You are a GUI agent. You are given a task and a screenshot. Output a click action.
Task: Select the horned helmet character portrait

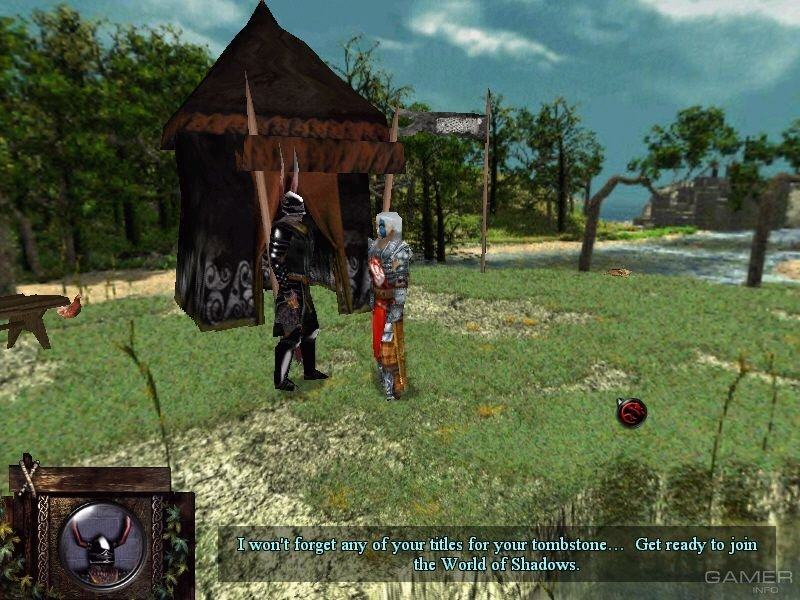[101, 545]
